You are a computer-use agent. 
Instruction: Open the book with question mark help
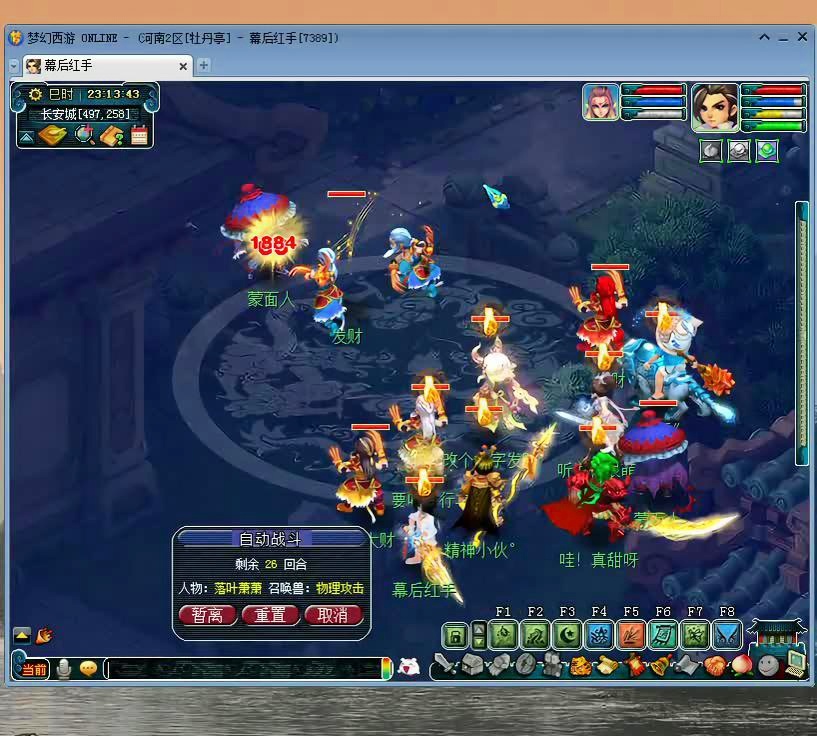(112, 135)
